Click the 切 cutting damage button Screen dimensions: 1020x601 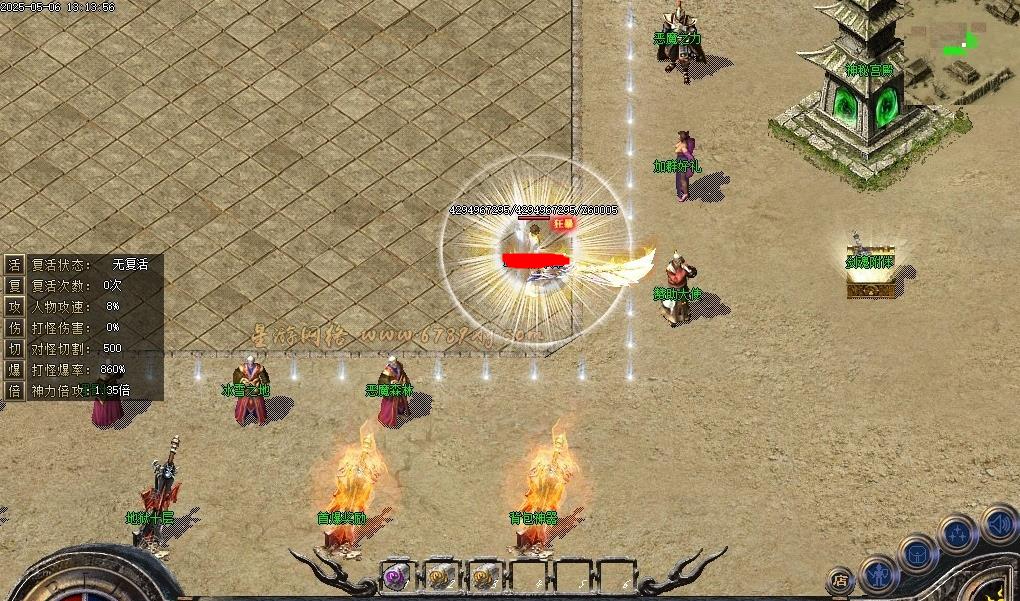[14, 348]
